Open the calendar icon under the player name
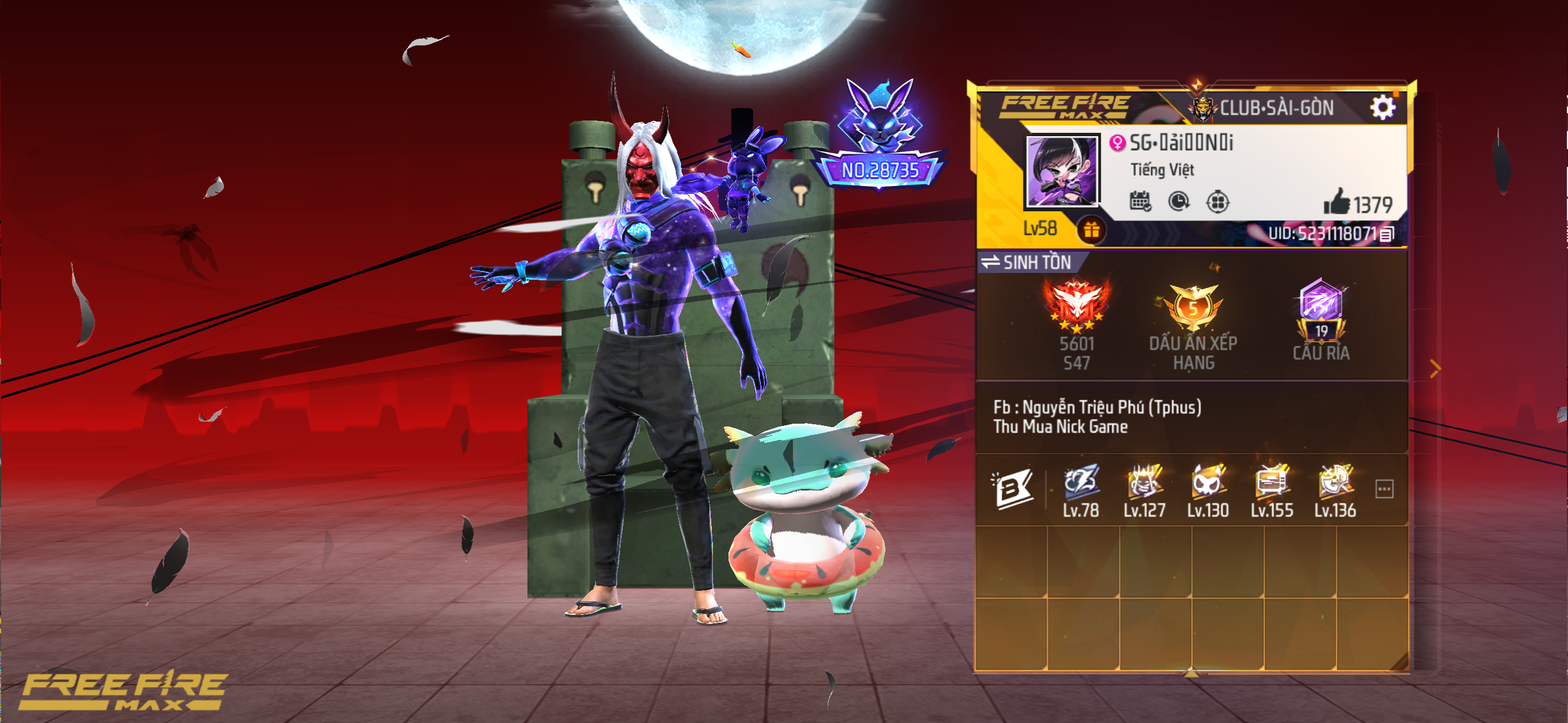 pos(1140,201)
